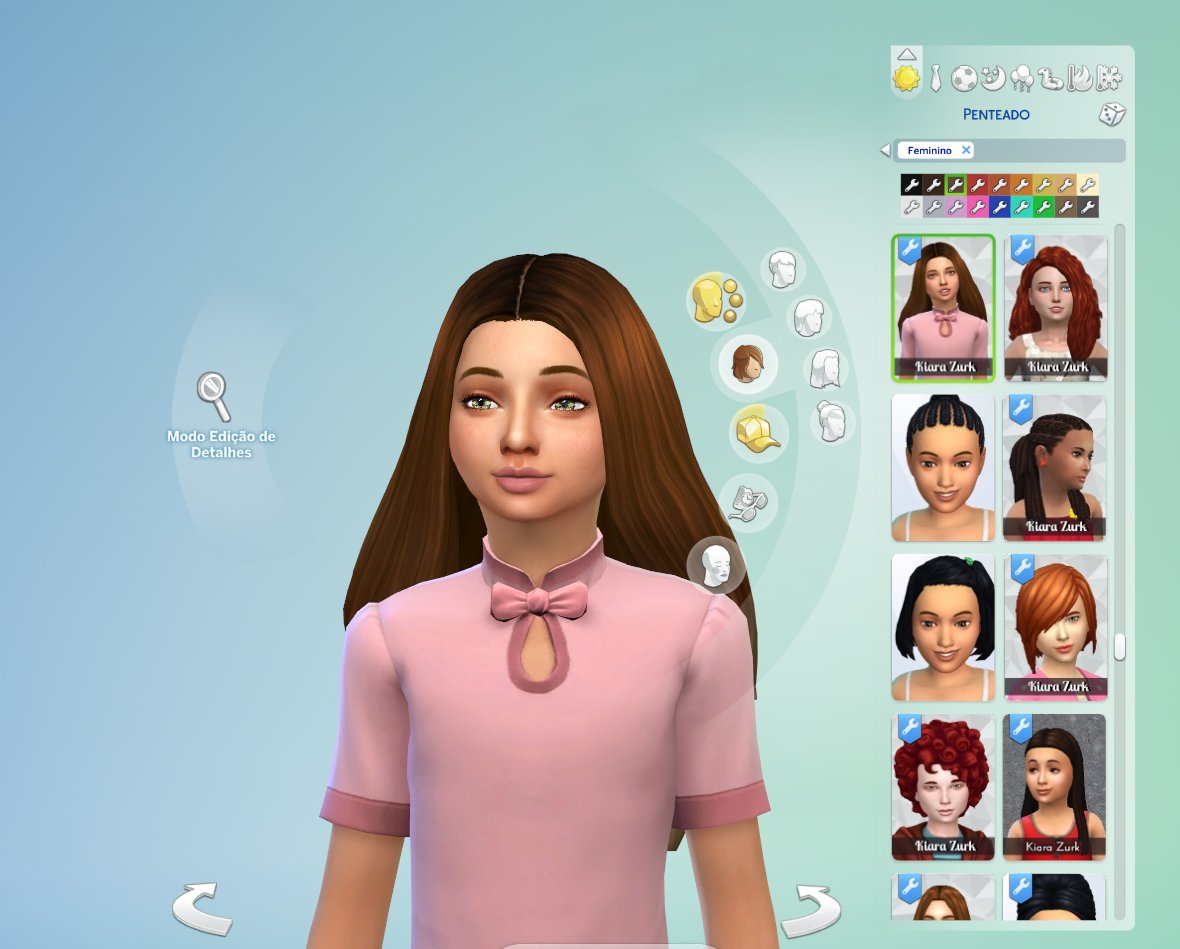Select the everyday sun outfit category
This screenshot has height=949, width=1180.
(x=906, y=77)
